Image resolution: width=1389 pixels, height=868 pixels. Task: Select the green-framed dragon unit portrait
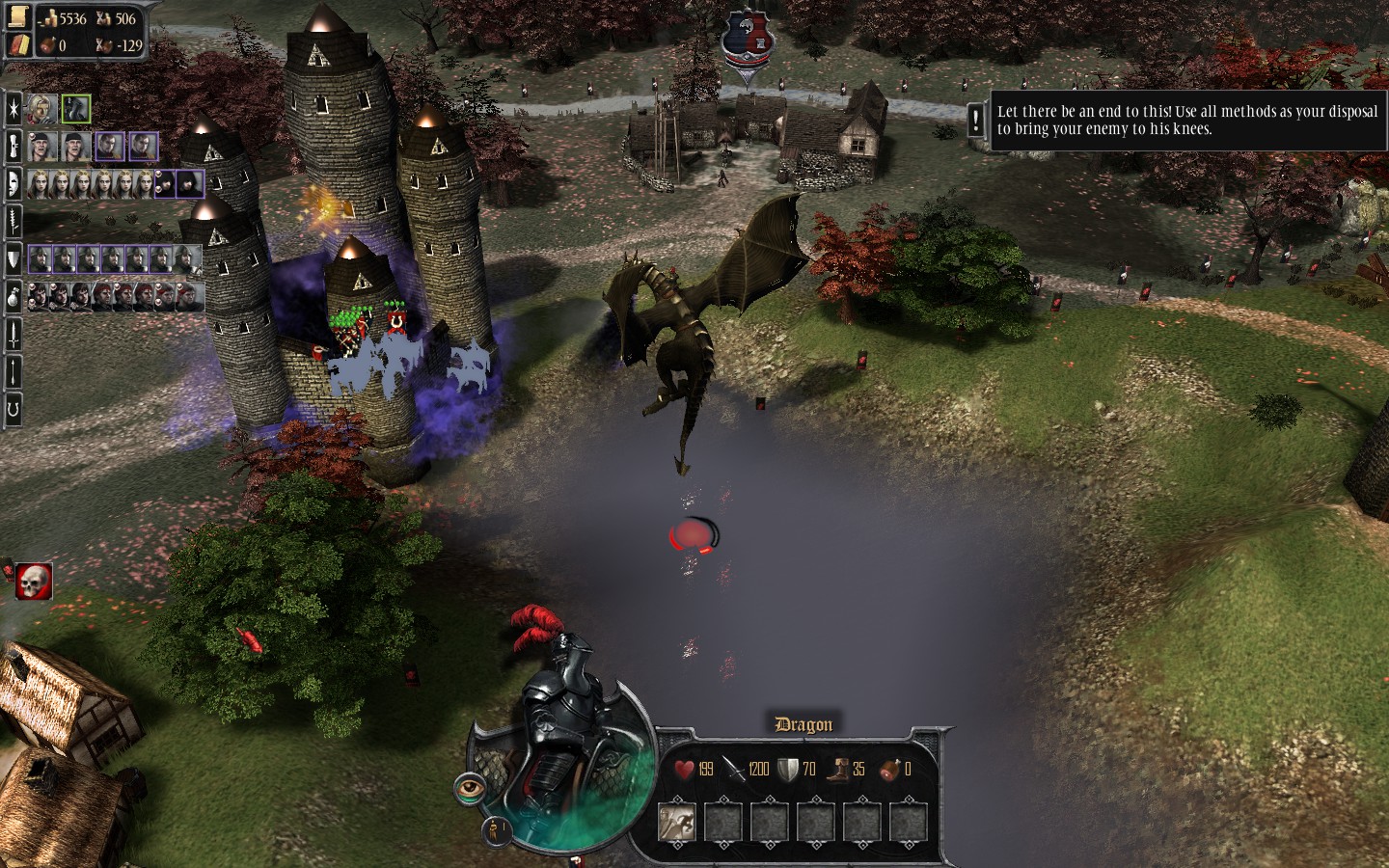75,108
